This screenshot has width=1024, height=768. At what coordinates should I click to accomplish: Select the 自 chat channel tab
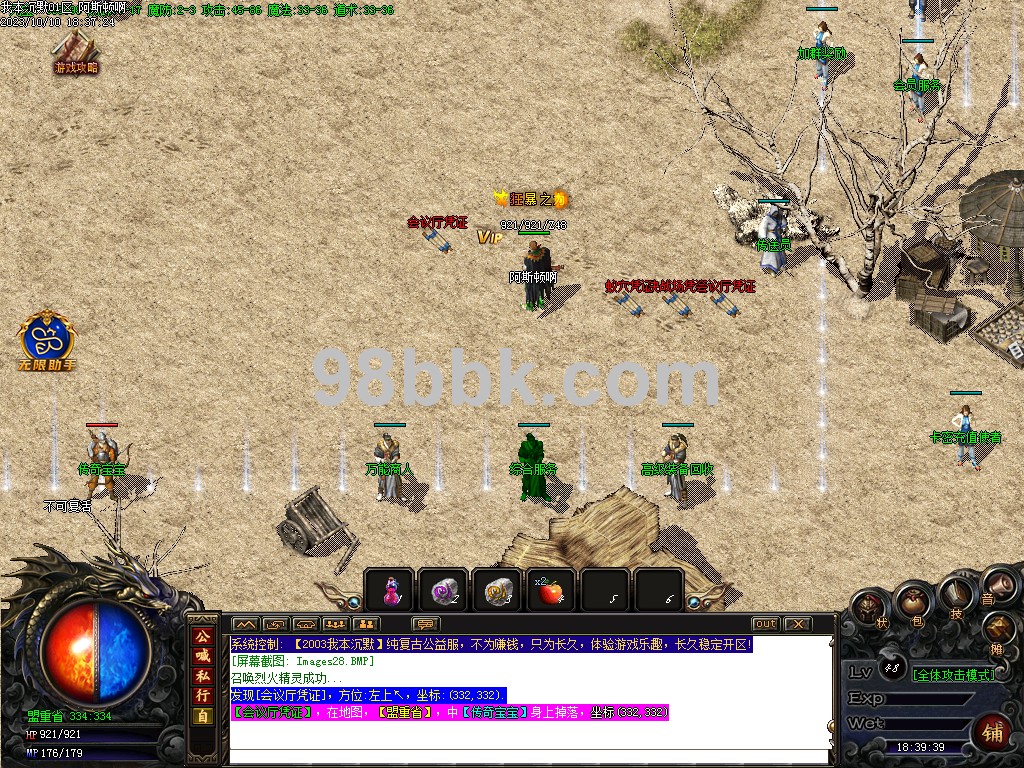pos(203,716)
